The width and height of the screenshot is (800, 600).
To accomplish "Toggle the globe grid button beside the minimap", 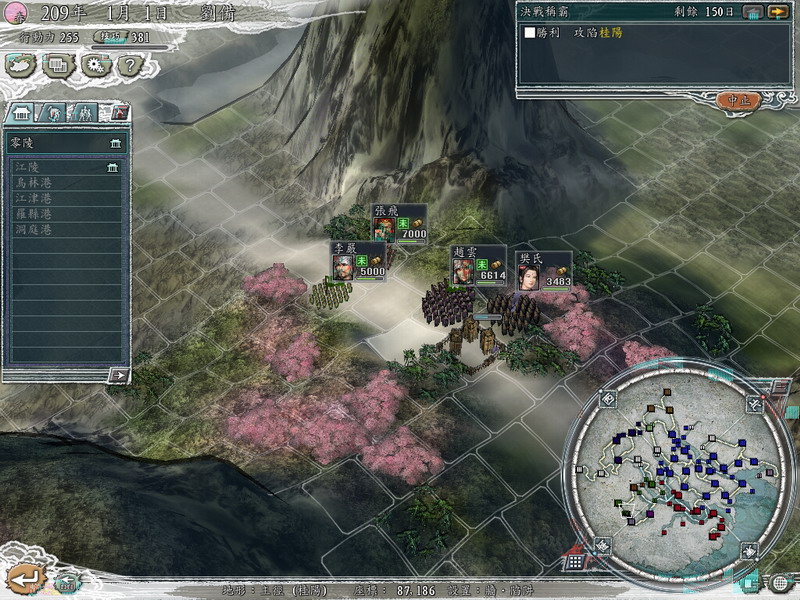I will click(x=781, y=582).
